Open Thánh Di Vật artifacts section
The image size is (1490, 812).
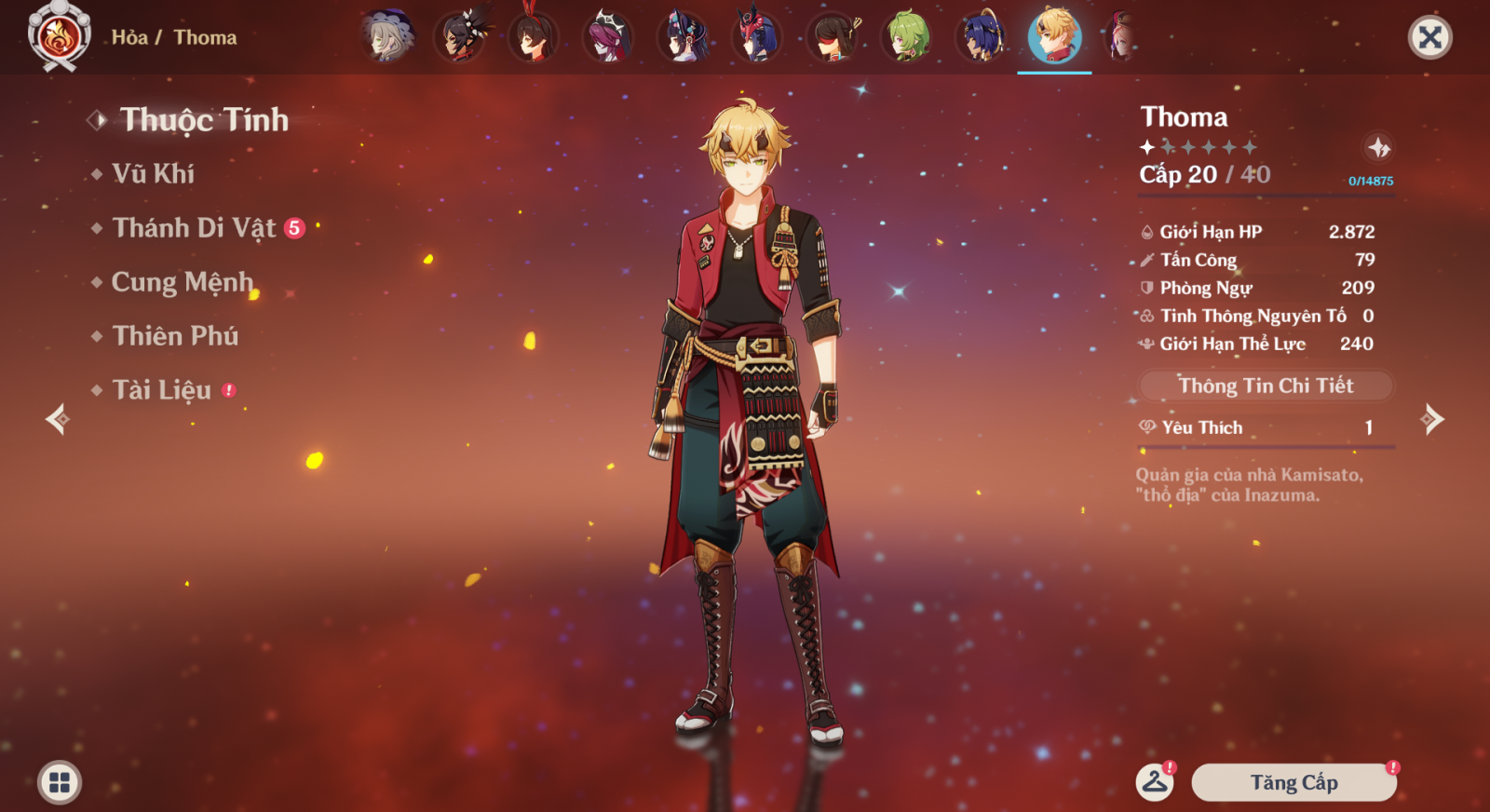tap(194, 228)
